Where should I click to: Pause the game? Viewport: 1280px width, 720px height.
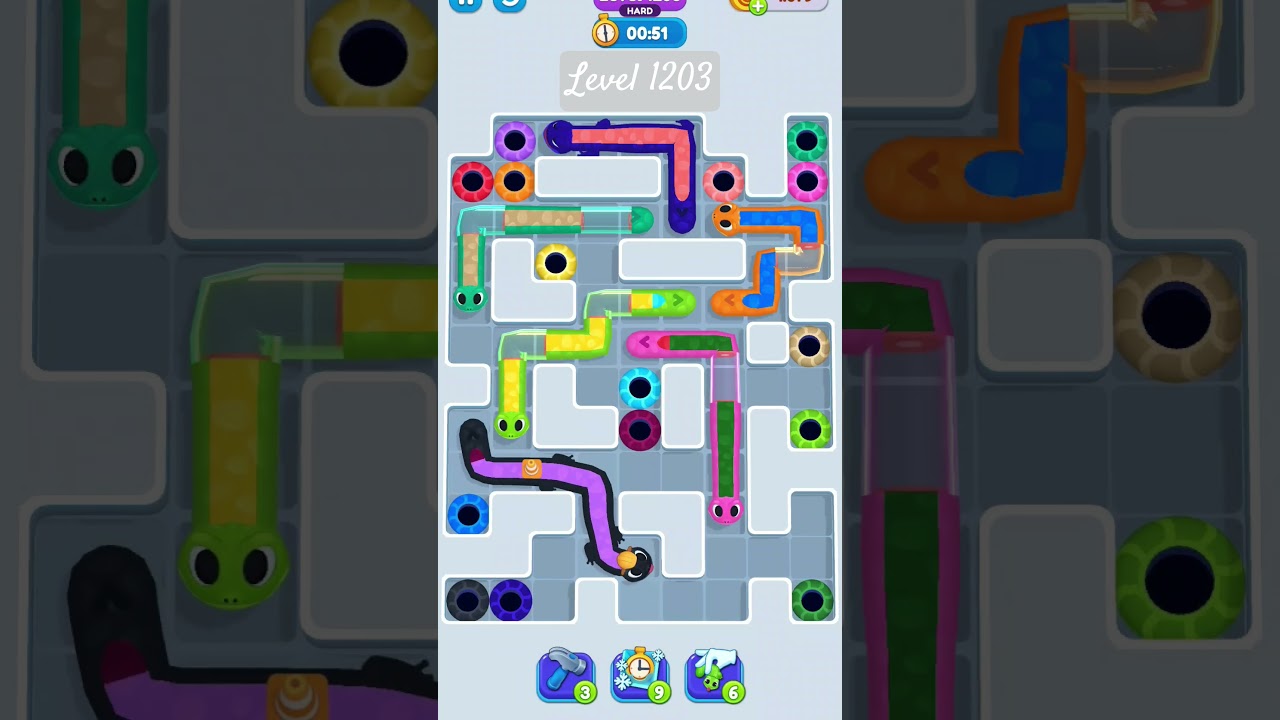tap(464, 2)
